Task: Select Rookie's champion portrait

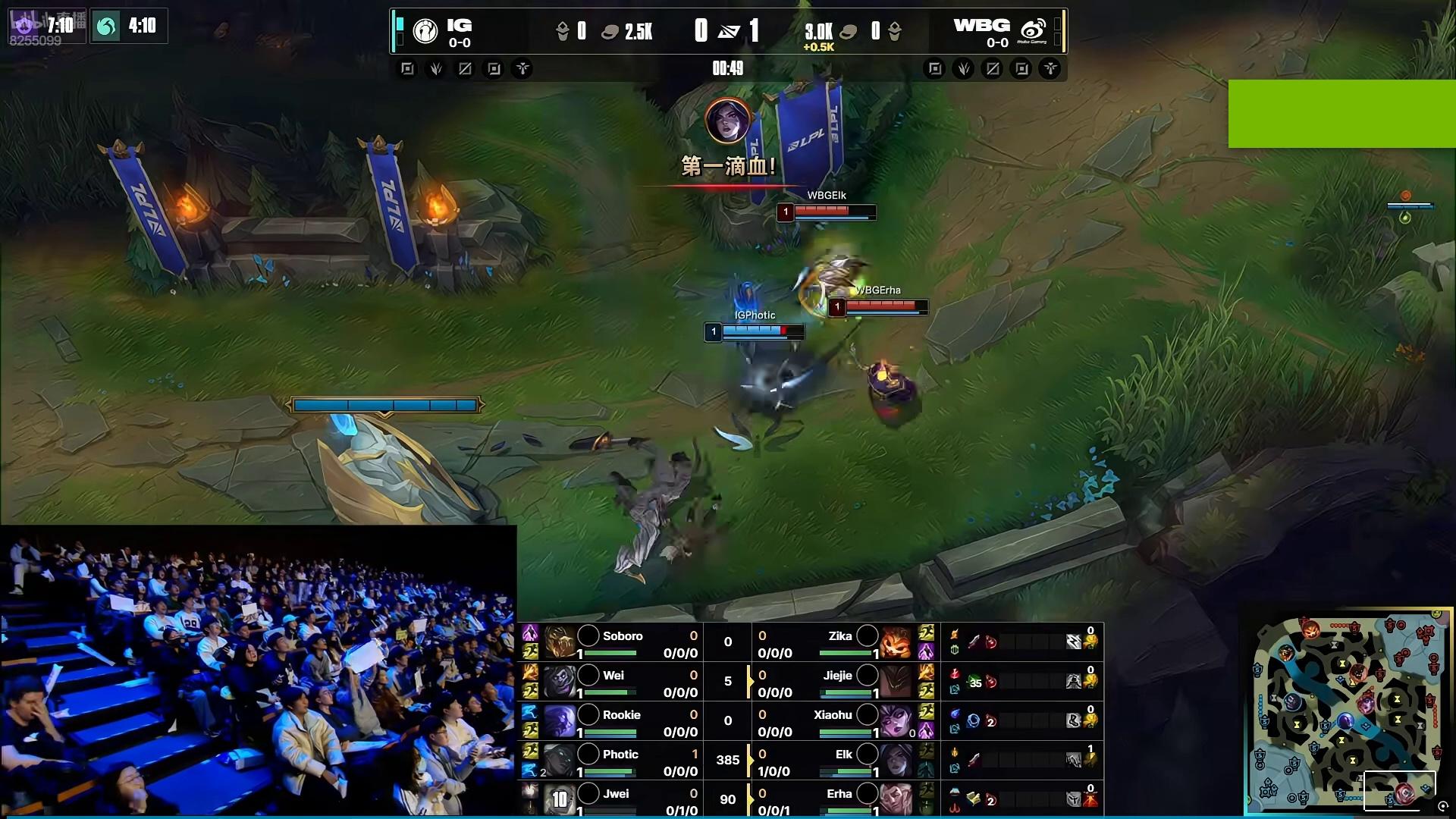Action: (x=560, y=721)
